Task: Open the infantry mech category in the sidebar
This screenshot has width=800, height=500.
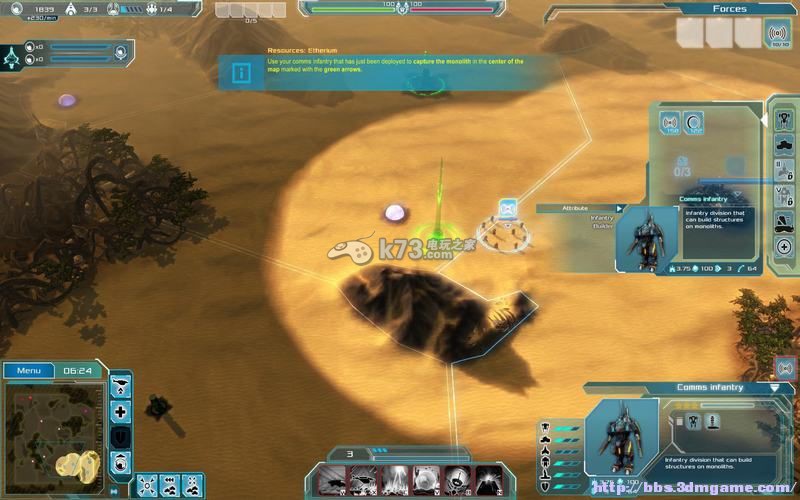Action: (784, 119)
